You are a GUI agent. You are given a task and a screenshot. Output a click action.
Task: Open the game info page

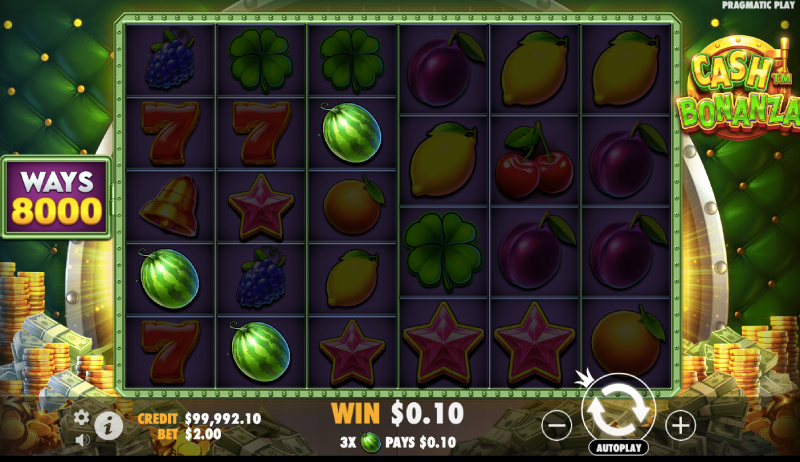[108, 426]
